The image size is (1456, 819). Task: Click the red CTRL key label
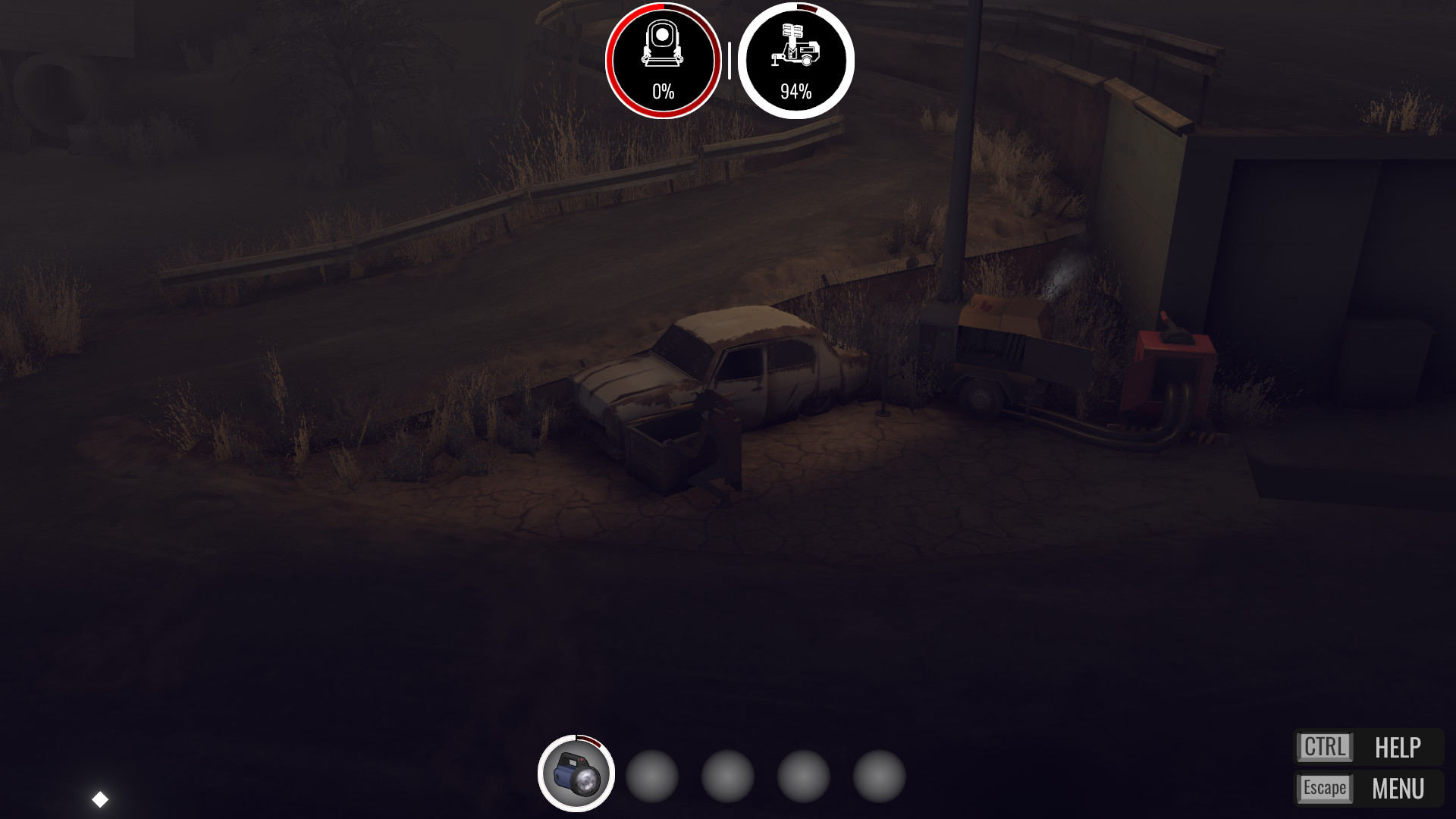tap(1326, 747)
